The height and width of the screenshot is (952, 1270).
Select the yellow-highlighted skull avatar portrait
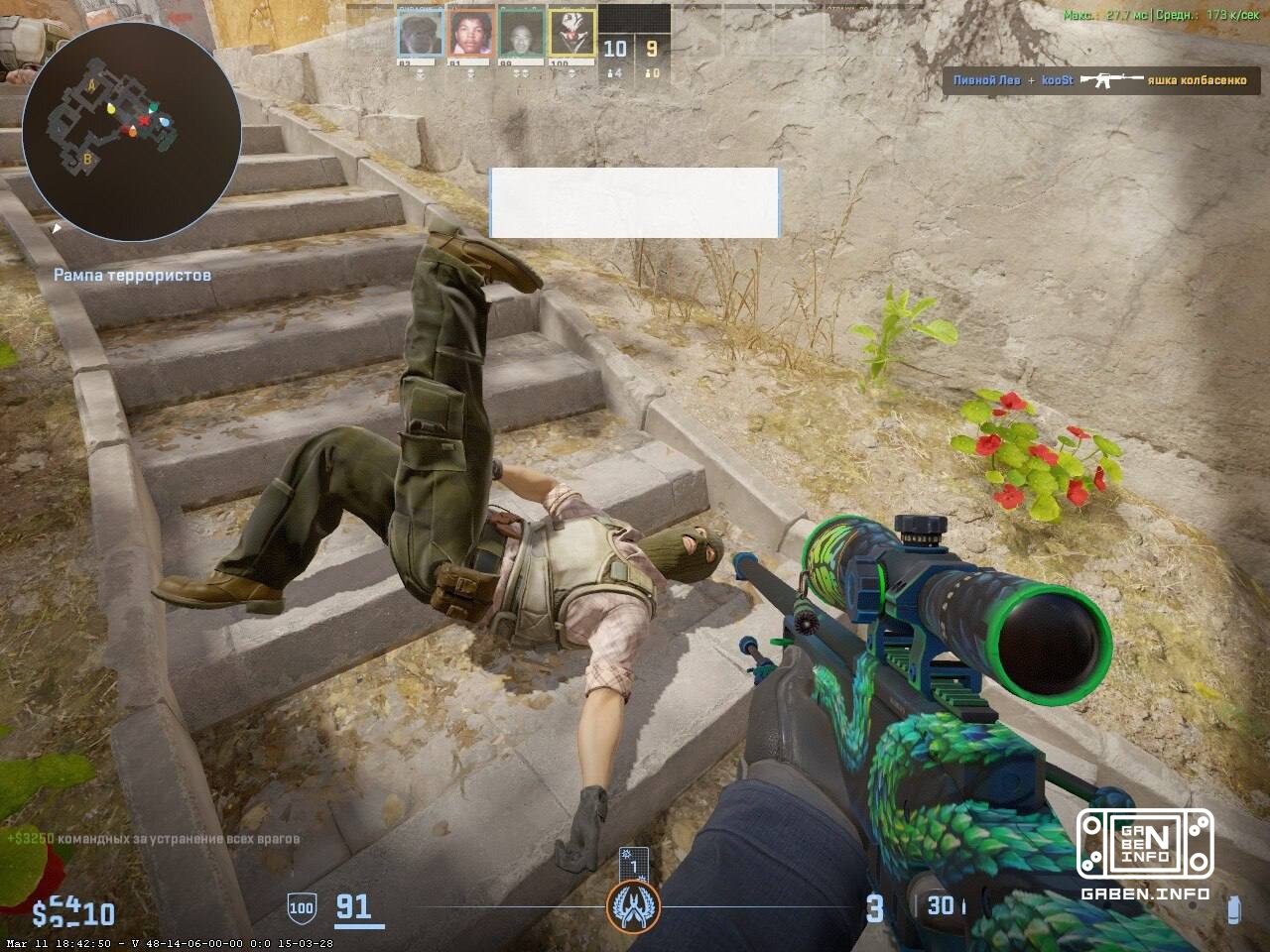[x=571, y=33]
